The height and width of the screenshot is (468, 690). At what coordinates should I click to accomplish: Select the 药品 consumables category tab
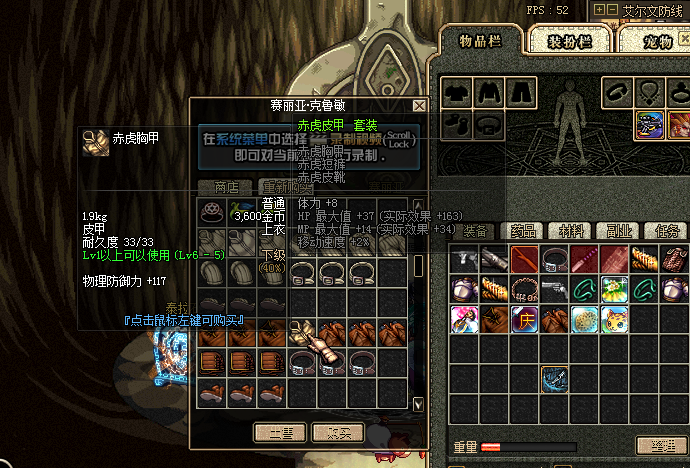pos(524,231)
